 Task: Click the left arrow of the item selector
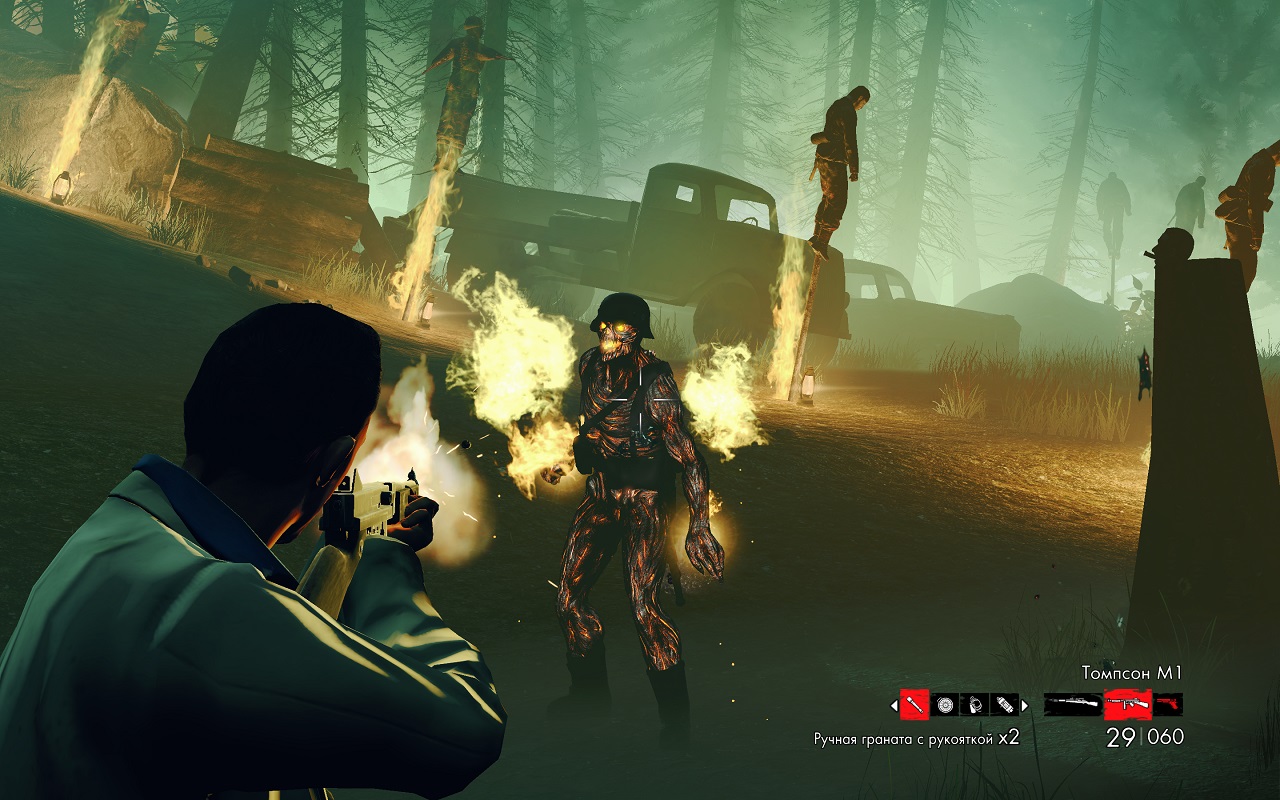pos(894,705)
